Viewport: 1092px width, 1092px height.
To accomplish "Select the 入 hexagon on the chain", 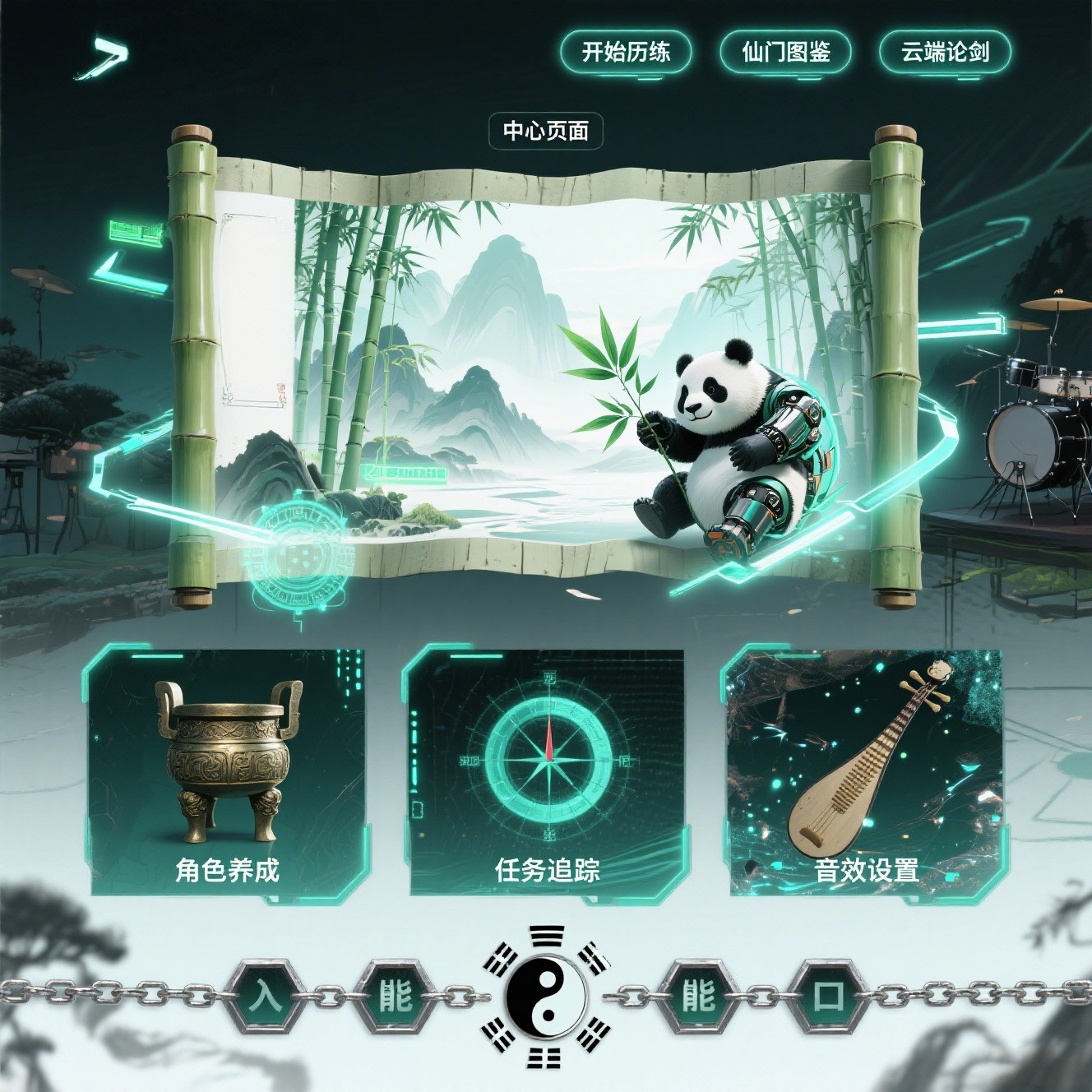I will pos(265,996).
